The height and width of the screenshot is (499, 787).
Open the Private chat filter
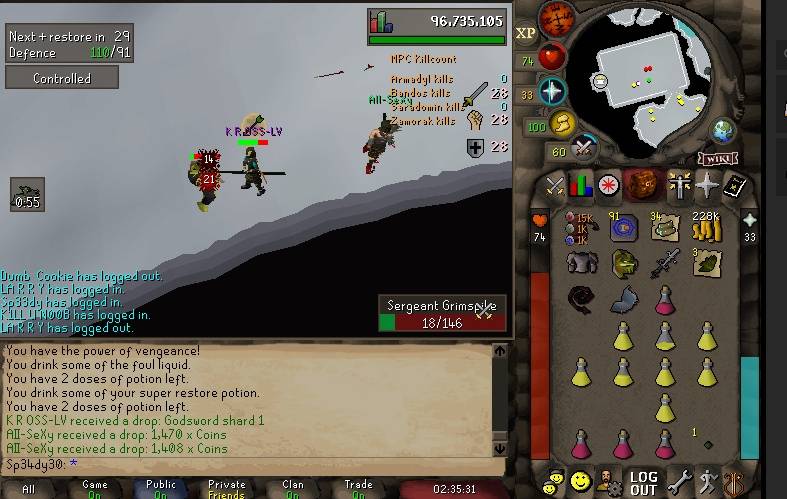click(x=226, y=489)
